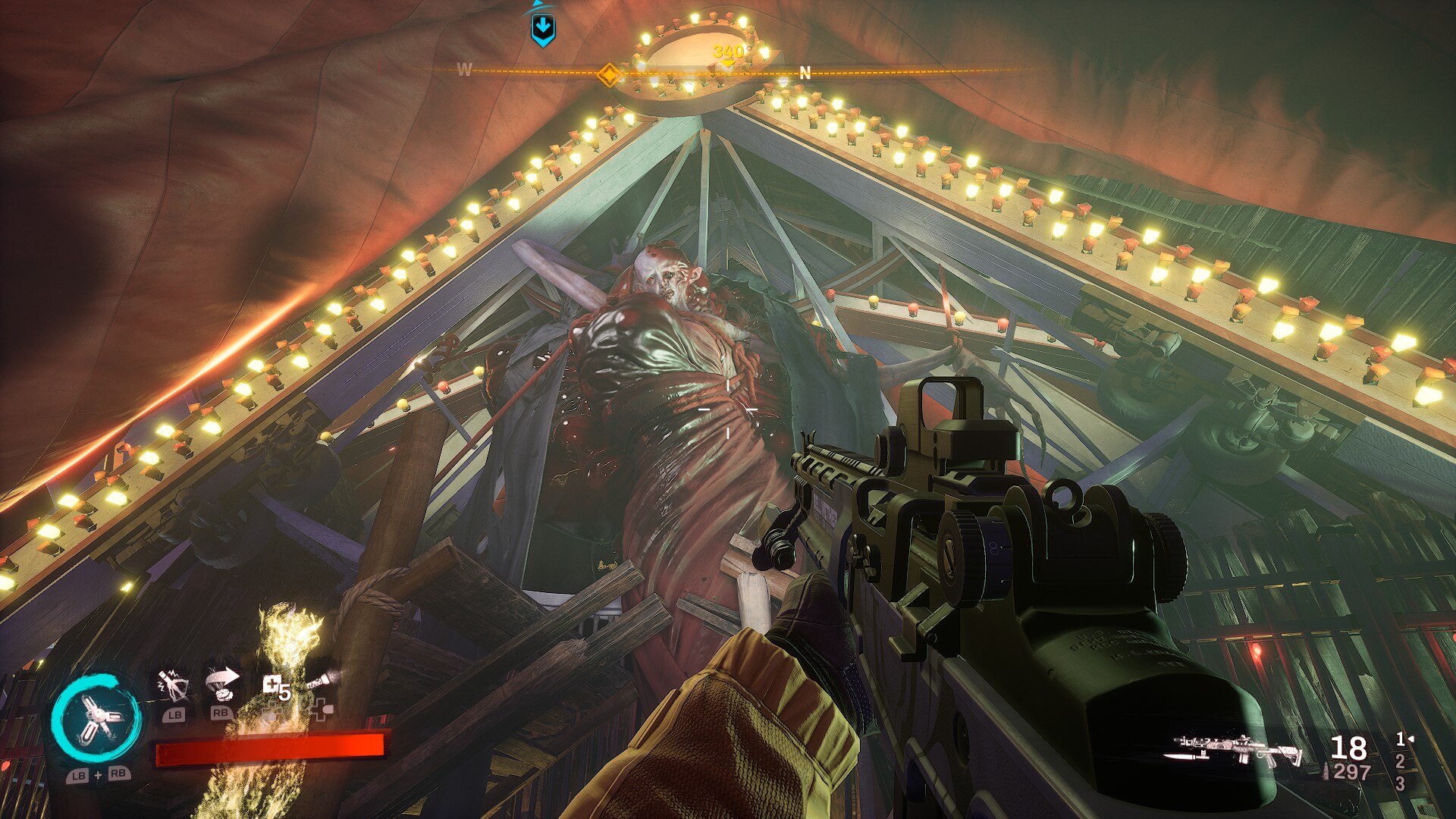Click the blue objective arrow marker
This screenshot has height=819, width=1456.
point(542,29)
